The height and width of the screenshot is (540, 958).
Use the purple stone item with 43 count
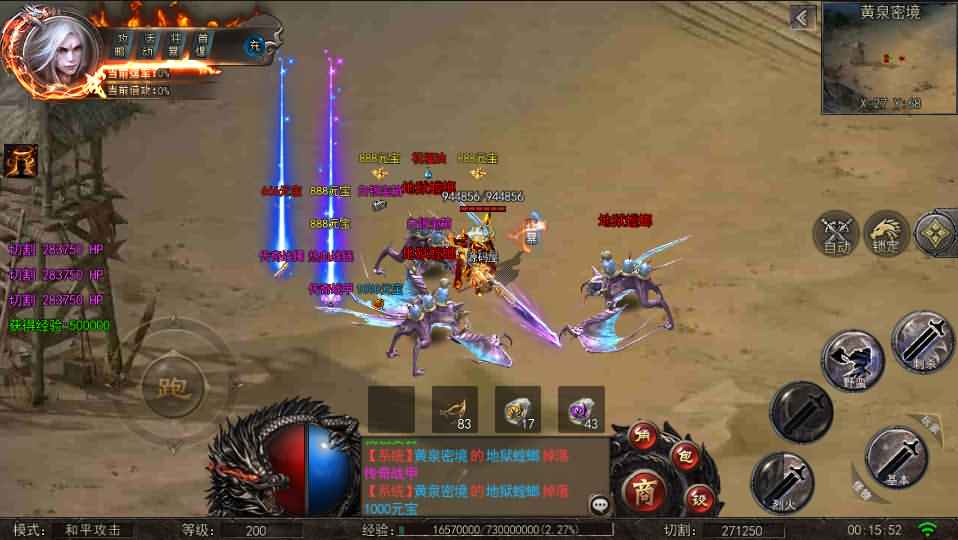(581, 409)
